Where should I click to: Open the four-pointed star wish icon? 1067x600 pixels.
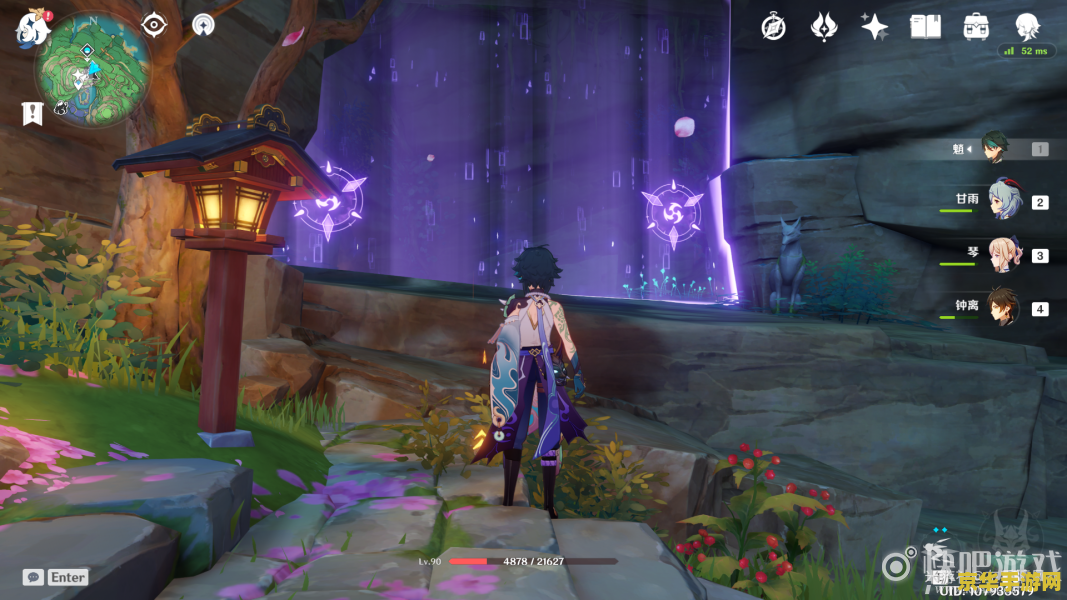pos(875,27)
